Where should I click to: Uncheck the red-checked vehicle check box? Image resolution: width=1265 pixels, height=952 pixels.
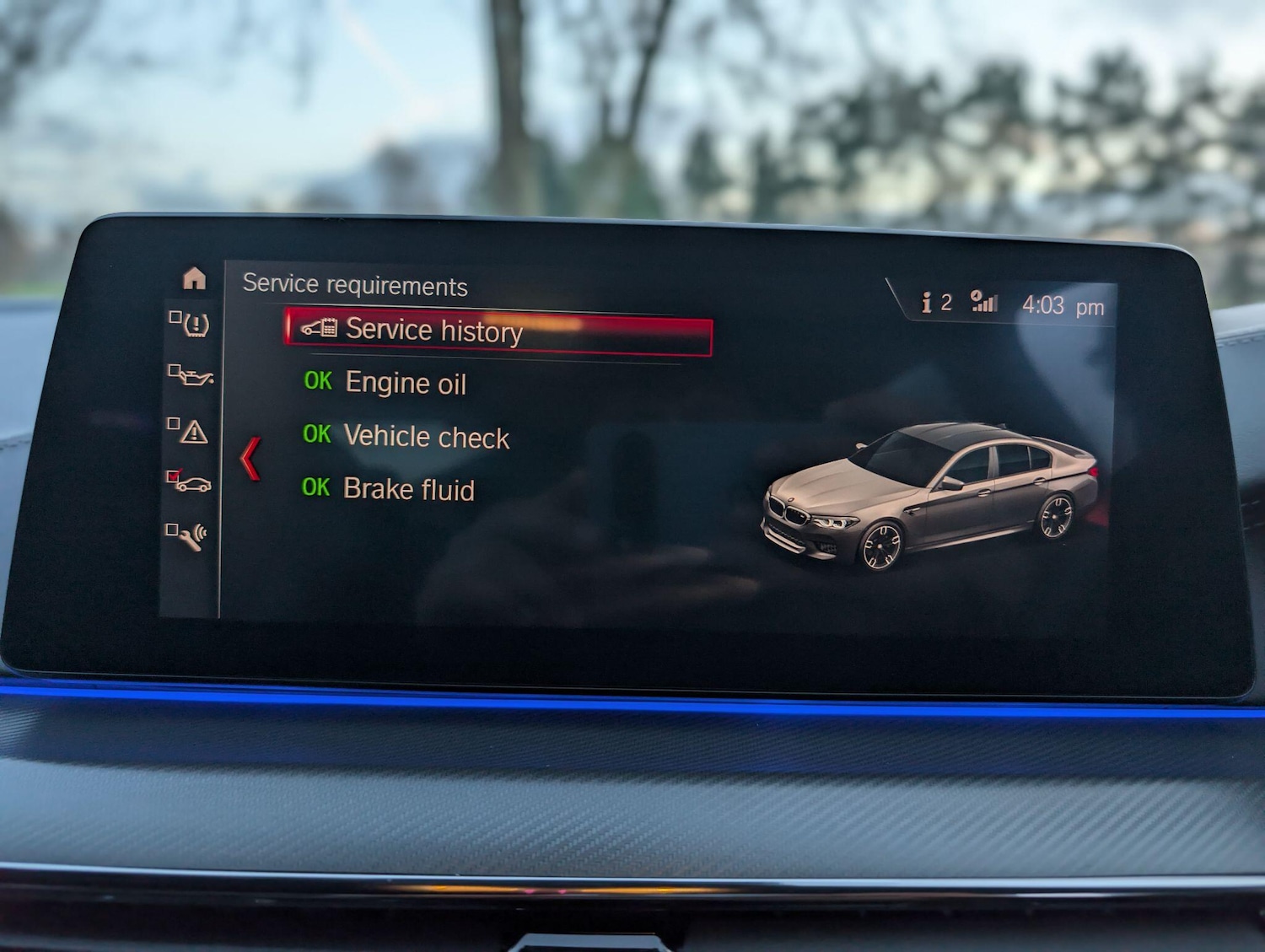click(x=174, y=476)
